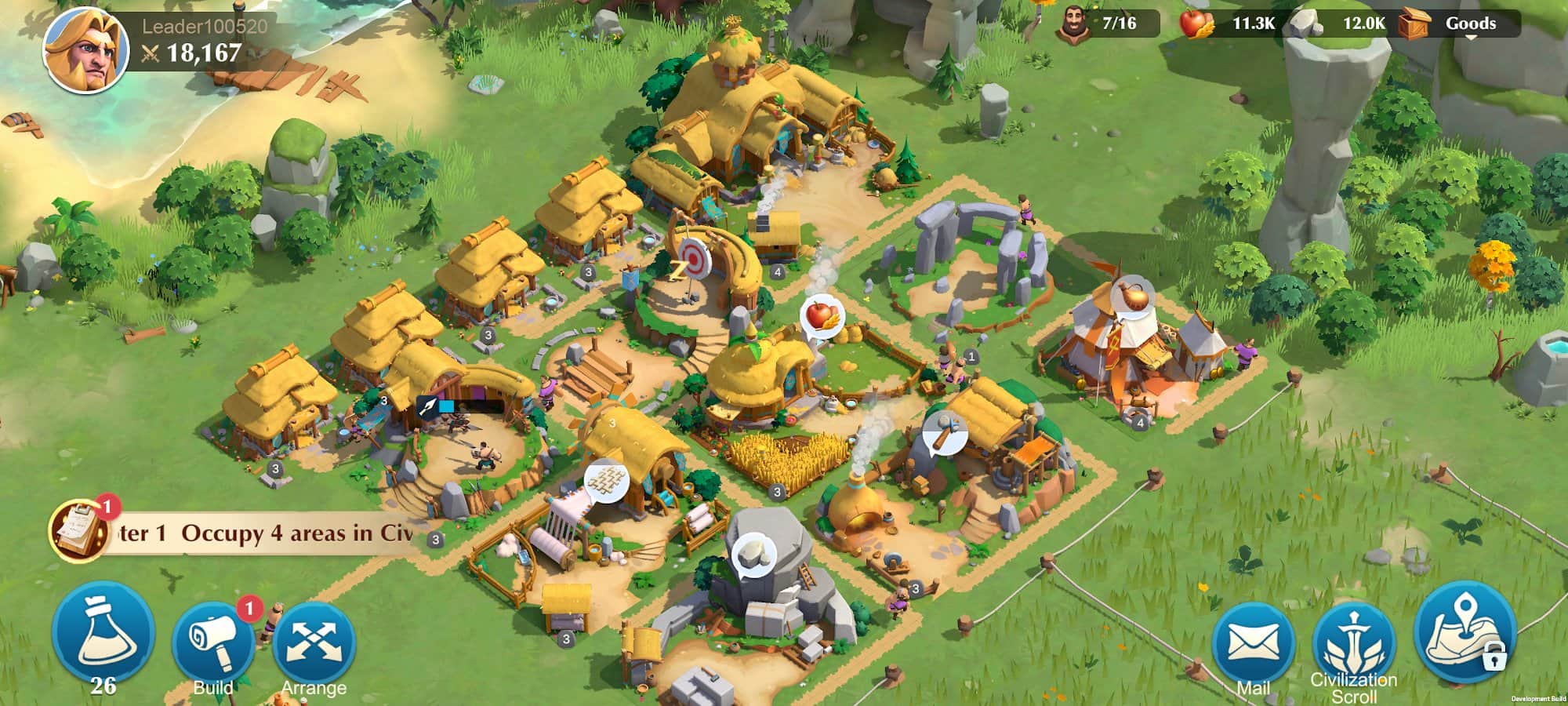Collect the woven cloth bubble
The height and width of the screenshot is (706, 1568).
click(x=607, y=480)
